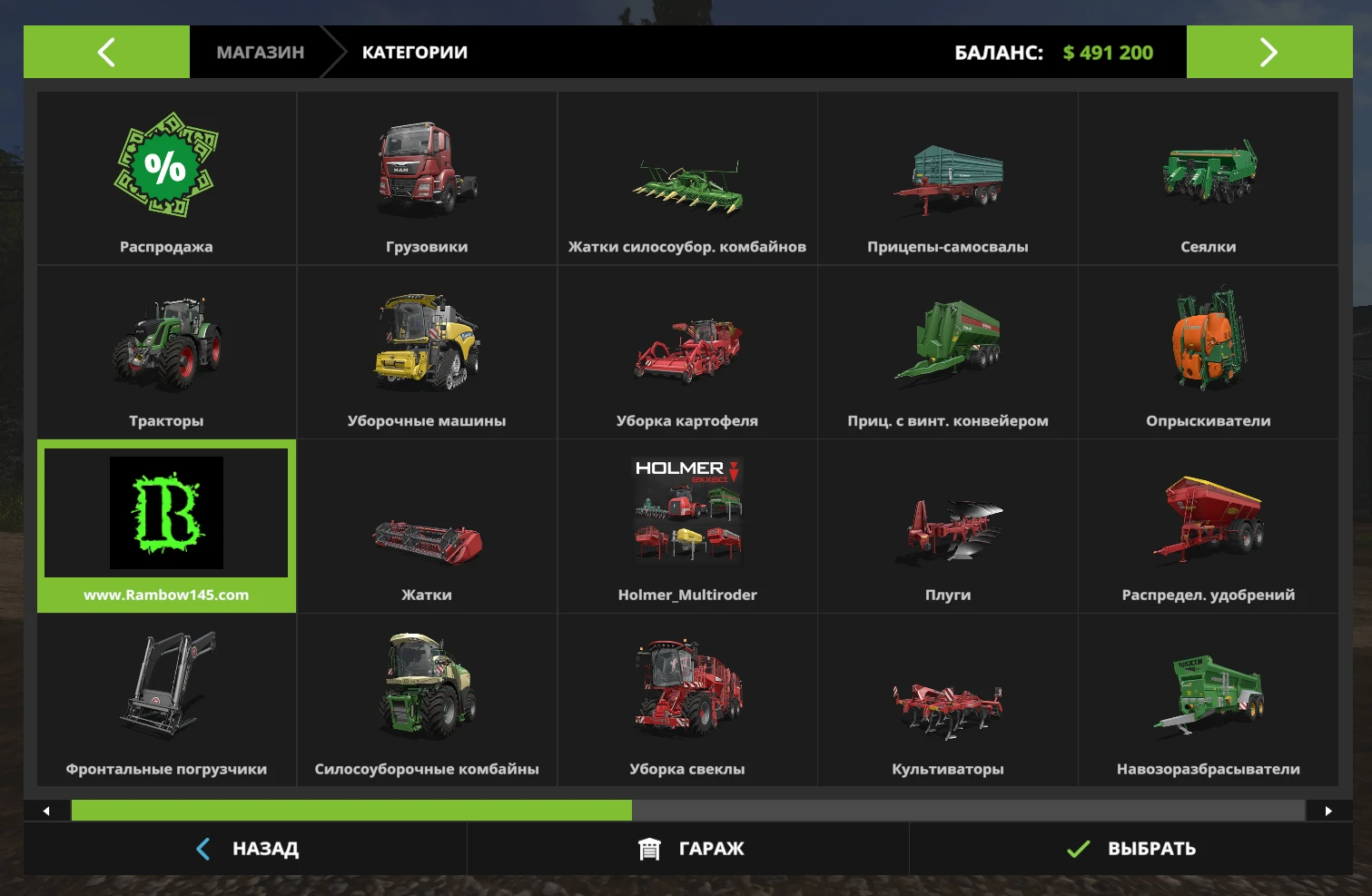The height and width of the screenshot is (896, 1372).
Task: Select the Грузовики trucks category
Action: [427, 177]
